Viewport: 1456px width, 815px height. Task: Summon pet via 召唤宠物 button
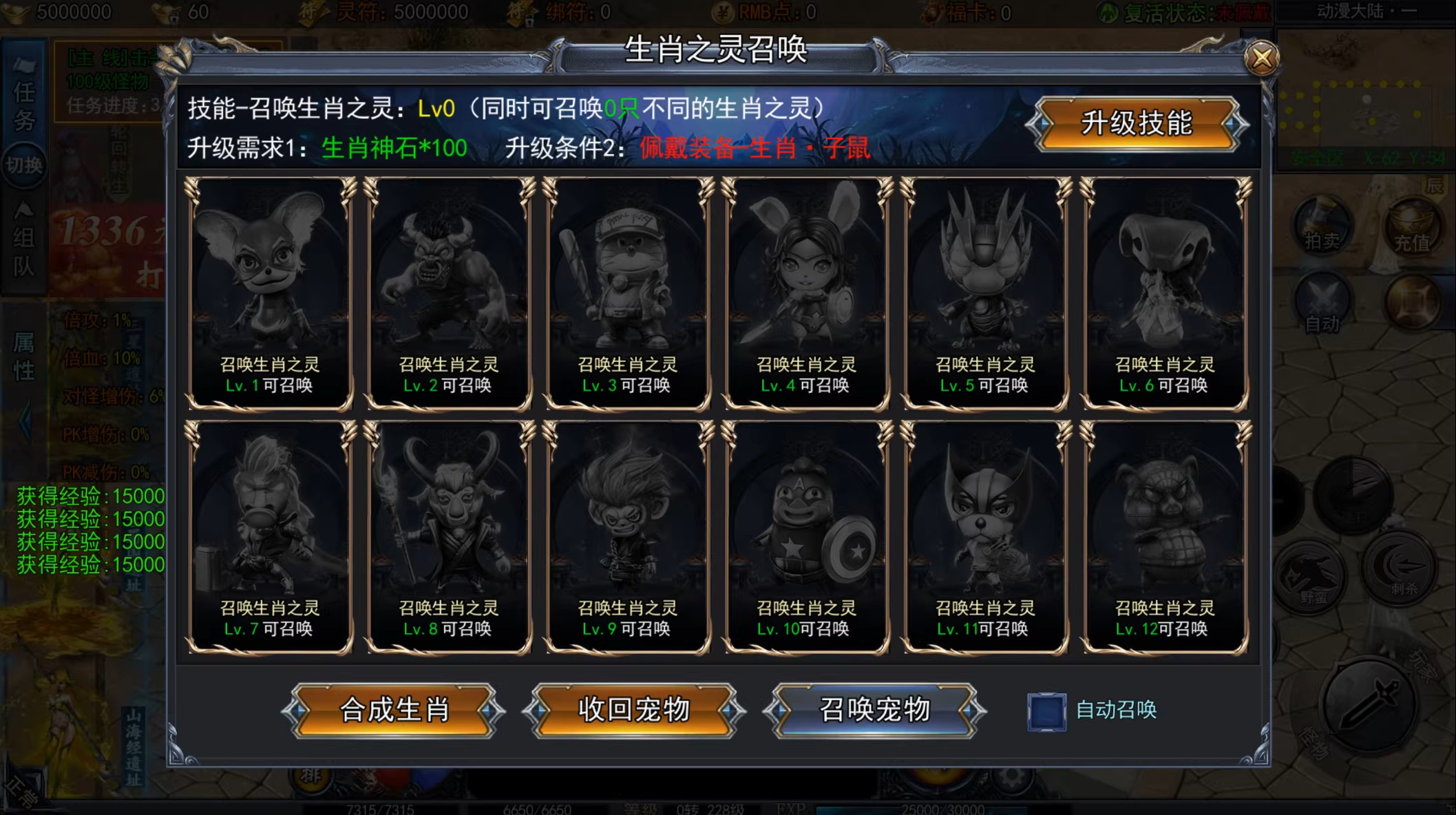[874, 710]
